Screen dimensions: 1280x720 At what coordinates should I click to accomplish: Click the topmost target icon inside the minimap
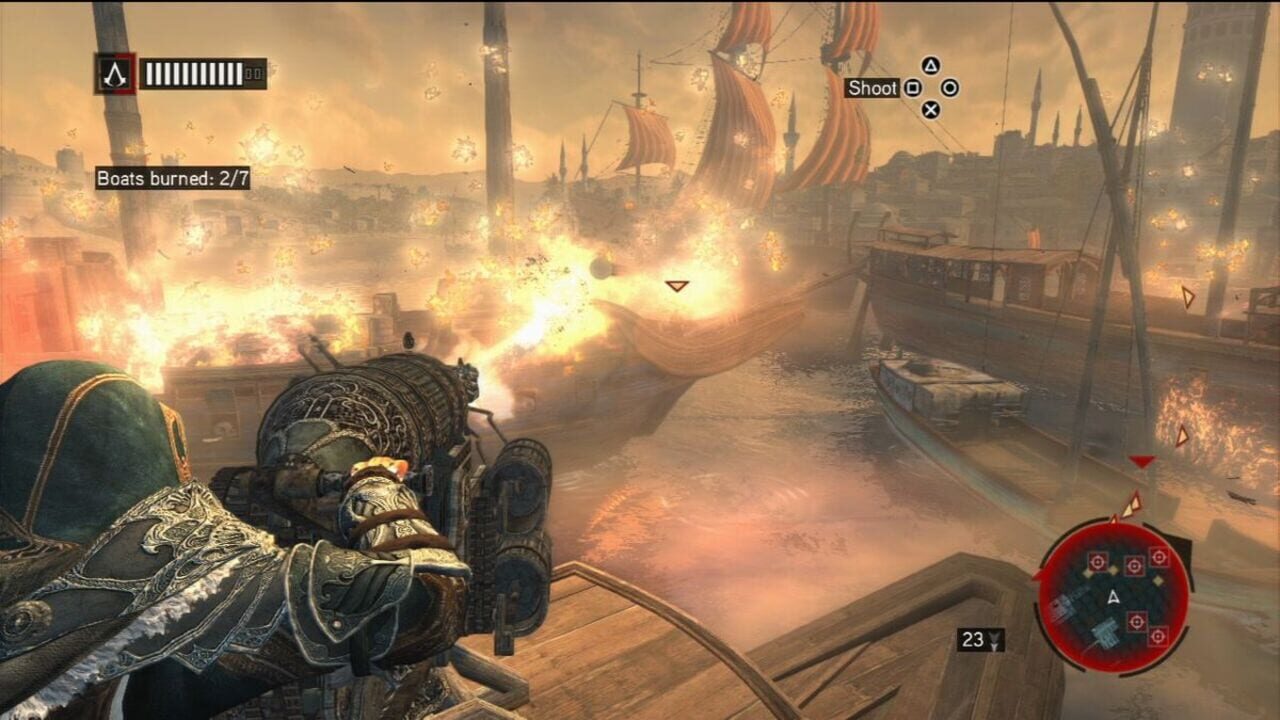point(1159,557)
